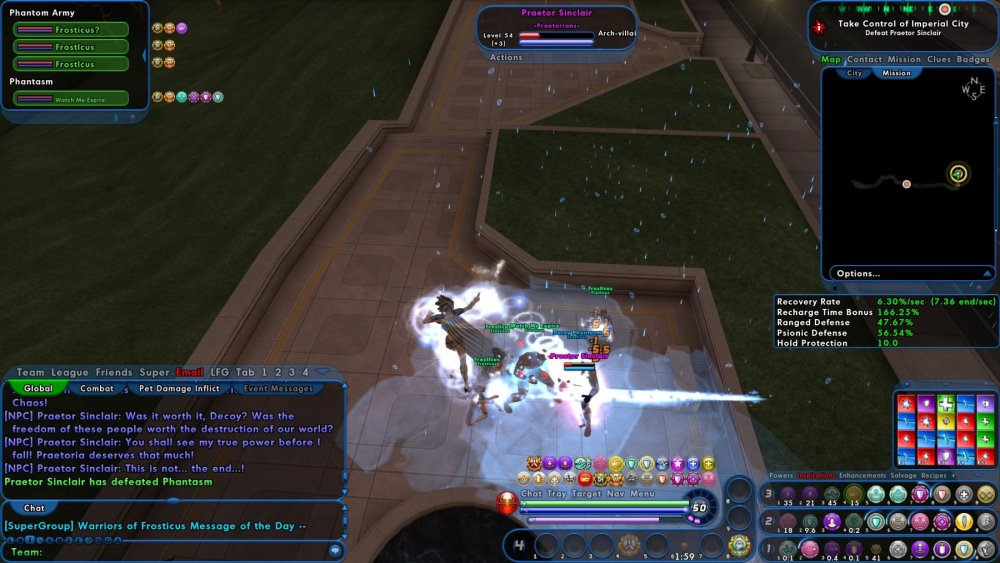Switch the map to the City view
This screenshot has width=1000, height=563.
pyautogui.click(x=854, y=73)
